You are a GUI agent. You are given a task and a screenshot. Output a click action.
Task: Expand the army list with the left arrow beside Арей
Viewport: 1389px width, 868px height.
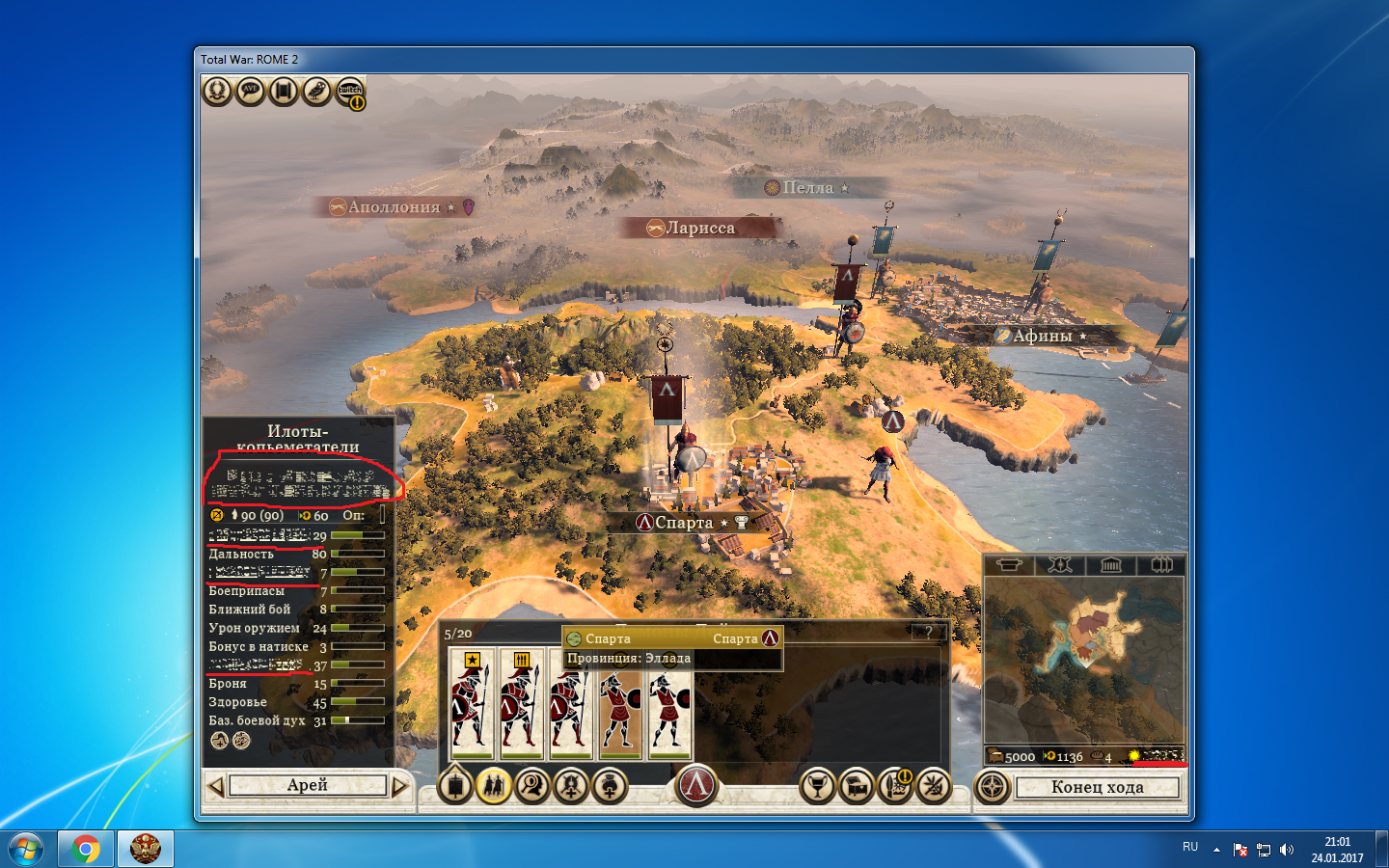(216, 786)
